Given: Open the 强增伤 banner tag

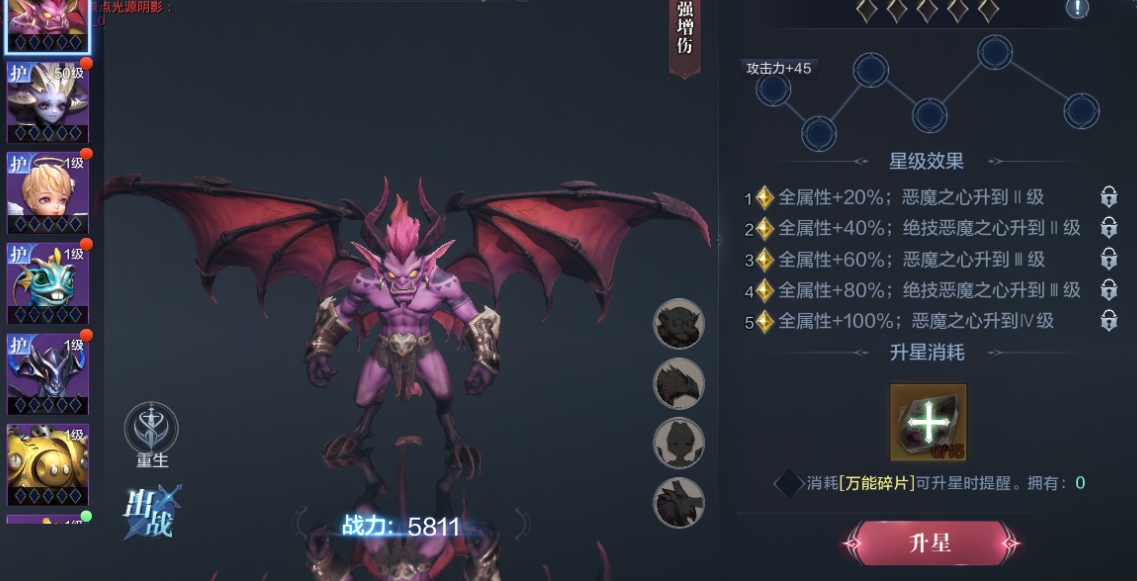Looking at the screenshot, I should click(x=685, y=33).
